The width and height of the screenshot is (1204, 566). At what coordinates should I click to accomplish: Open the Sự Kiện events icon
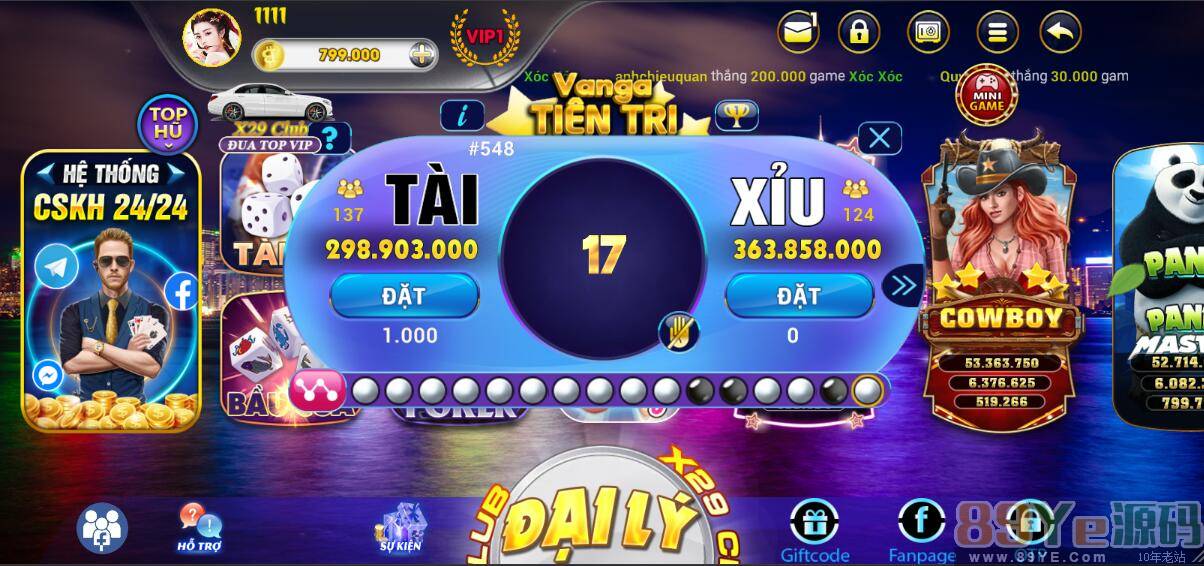[401, 527]
